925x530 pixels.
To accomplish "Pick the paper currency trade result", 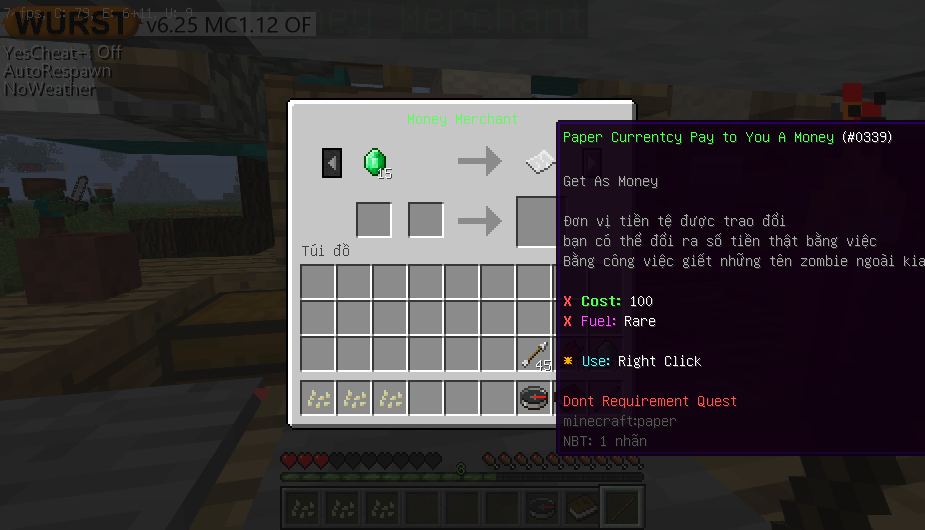I will (x=540, y=161).
